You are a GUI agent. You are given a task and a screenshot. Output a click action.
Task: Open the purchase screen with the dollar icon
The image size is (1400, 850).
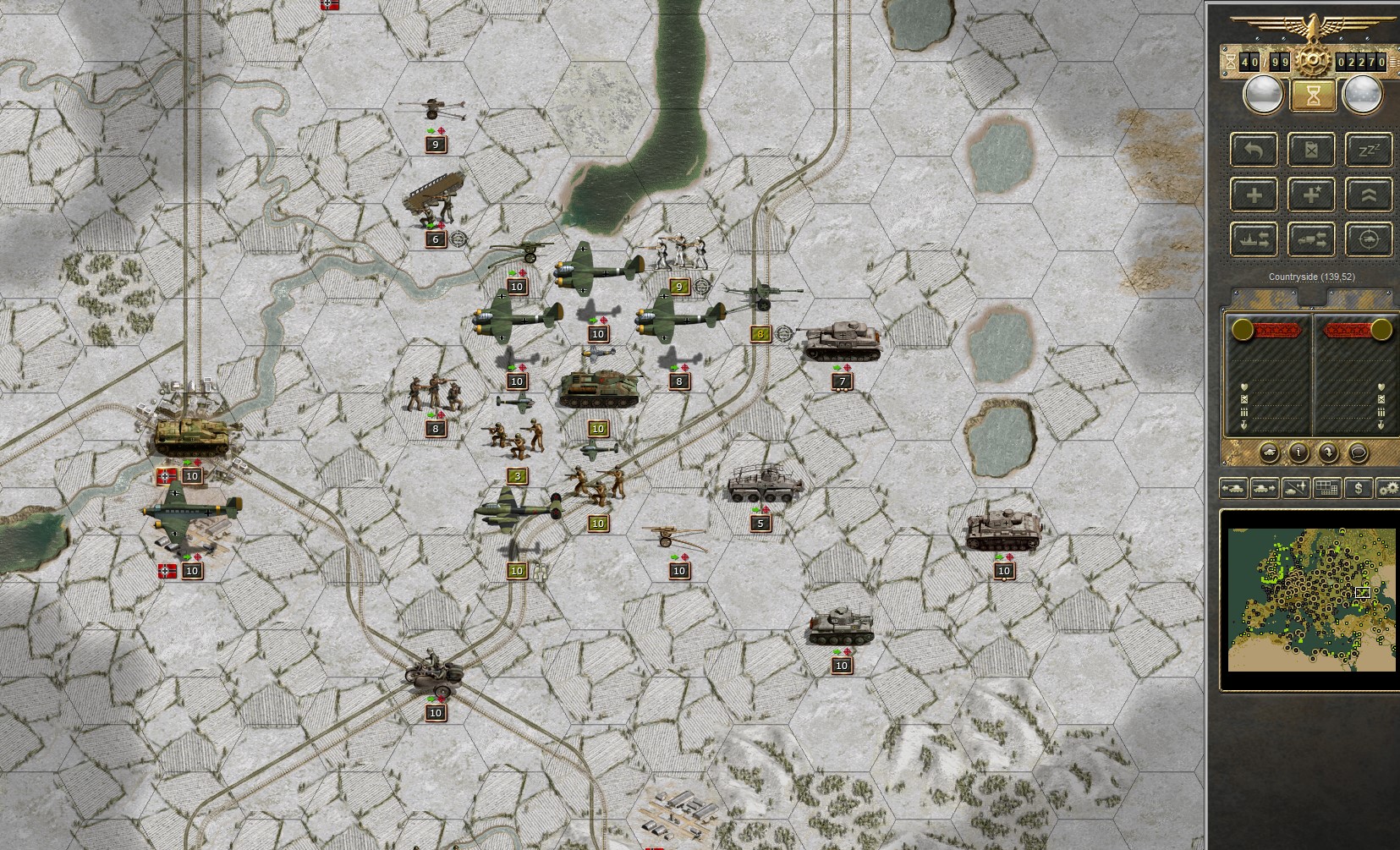point(1359,488)
